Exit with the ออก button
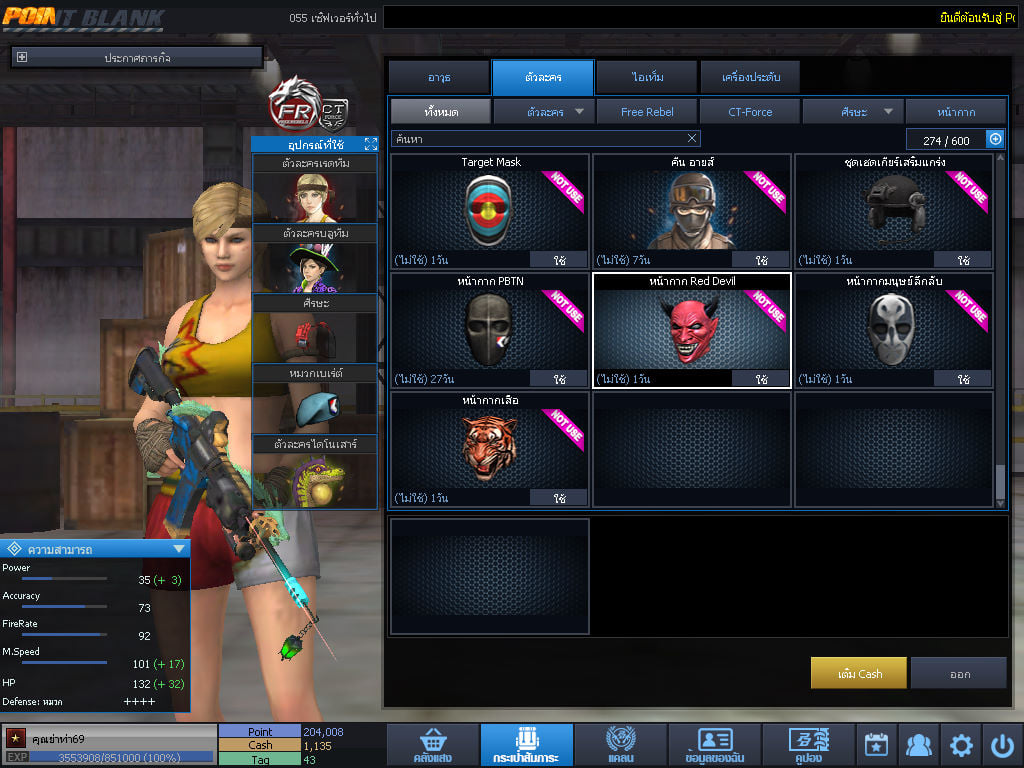Image resolution: width=1024 pixels, height=768 pixels. point(959,673)
